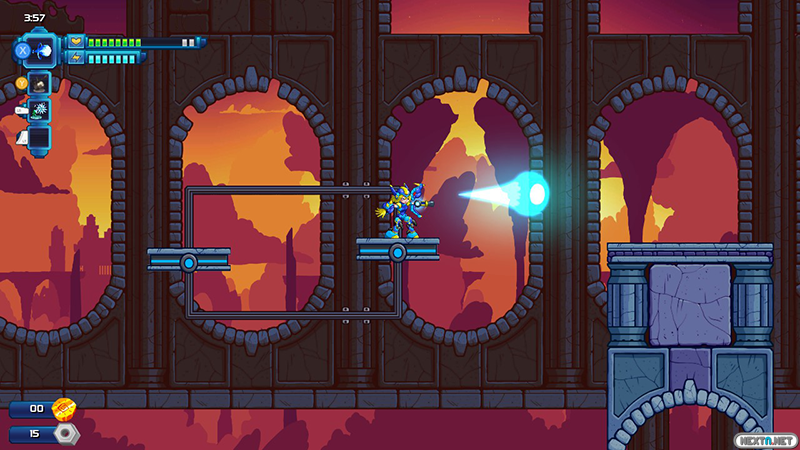Image resolution: width=800 pixels, height=450 pixels.
Task: Select the blue energy shot weapon slot
Action: pos(40,50)
